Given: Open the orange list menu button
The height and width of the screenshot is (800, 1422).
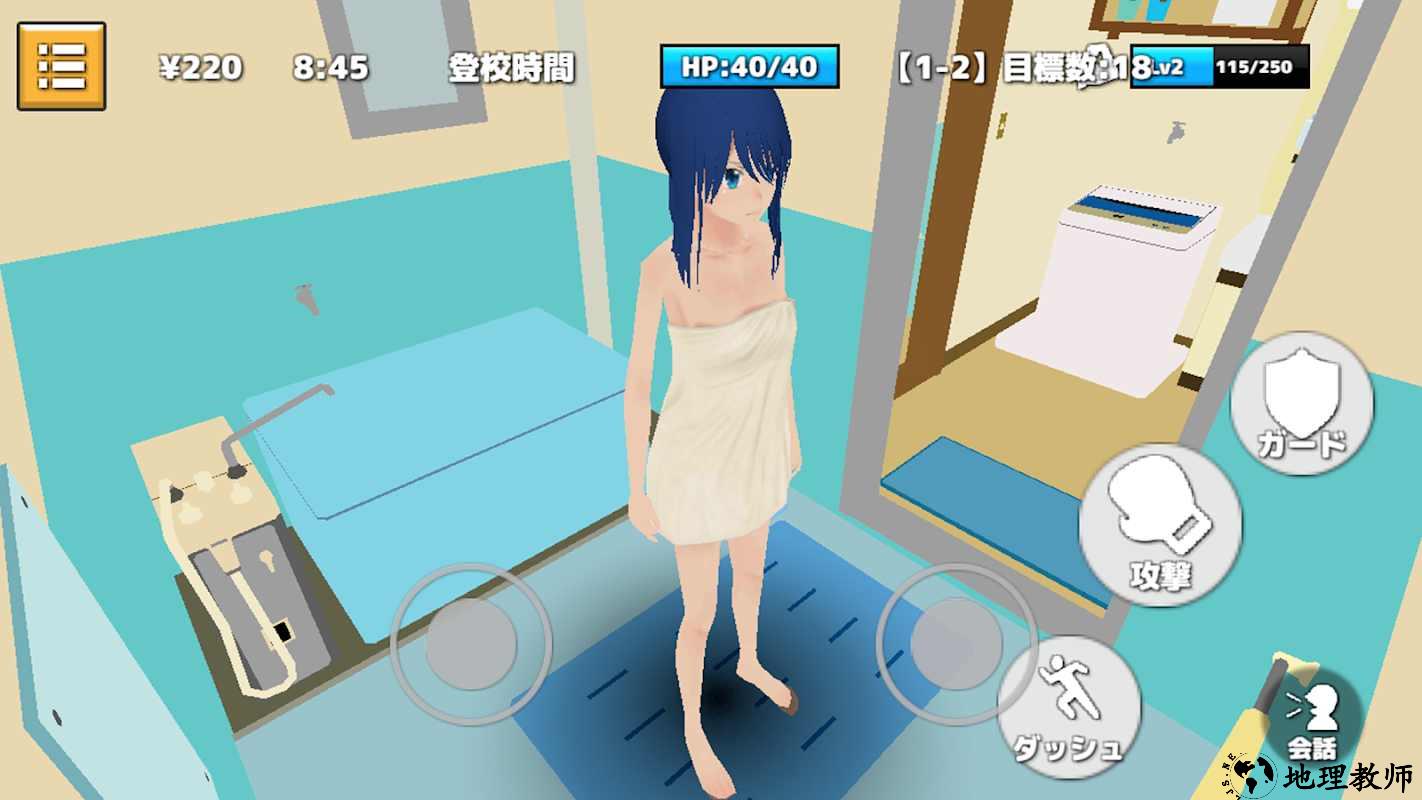Looking at the screenshot, I should pos(61,66).
